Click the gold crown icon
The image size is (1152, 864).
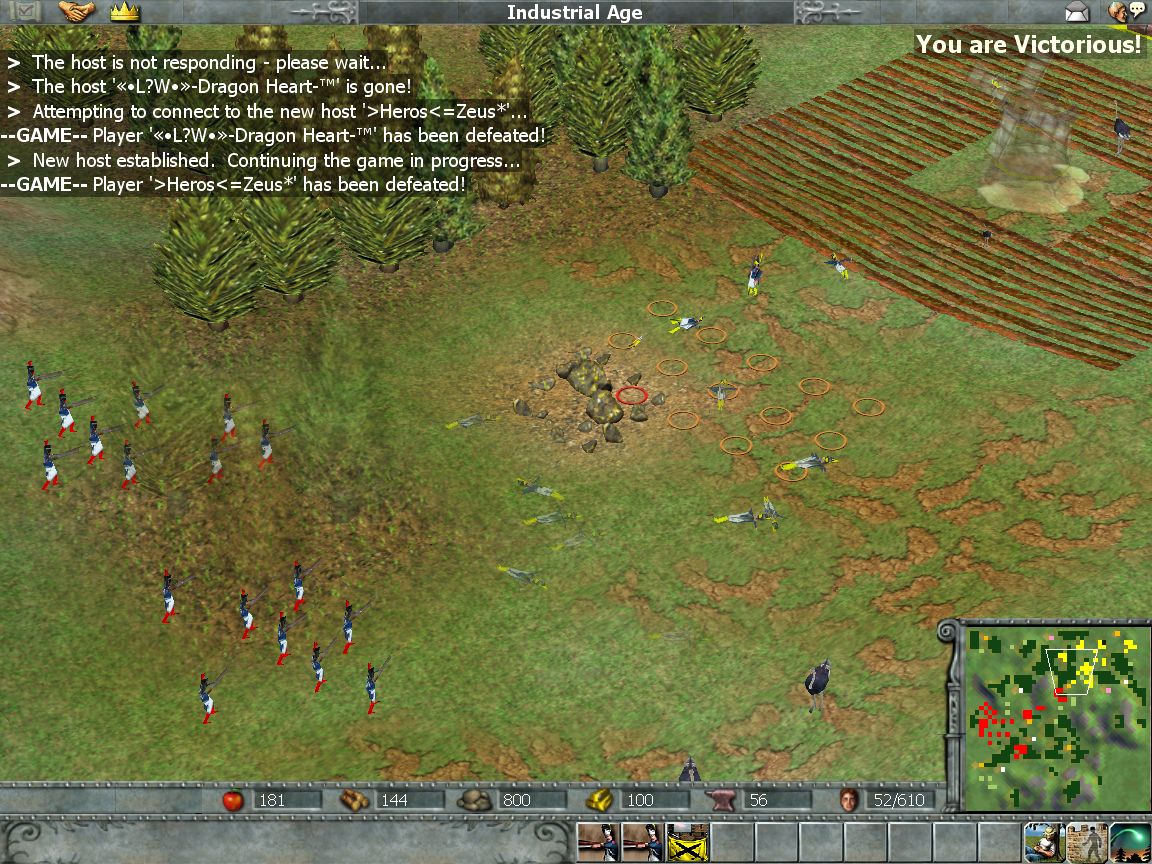click(x=125, y=12)
